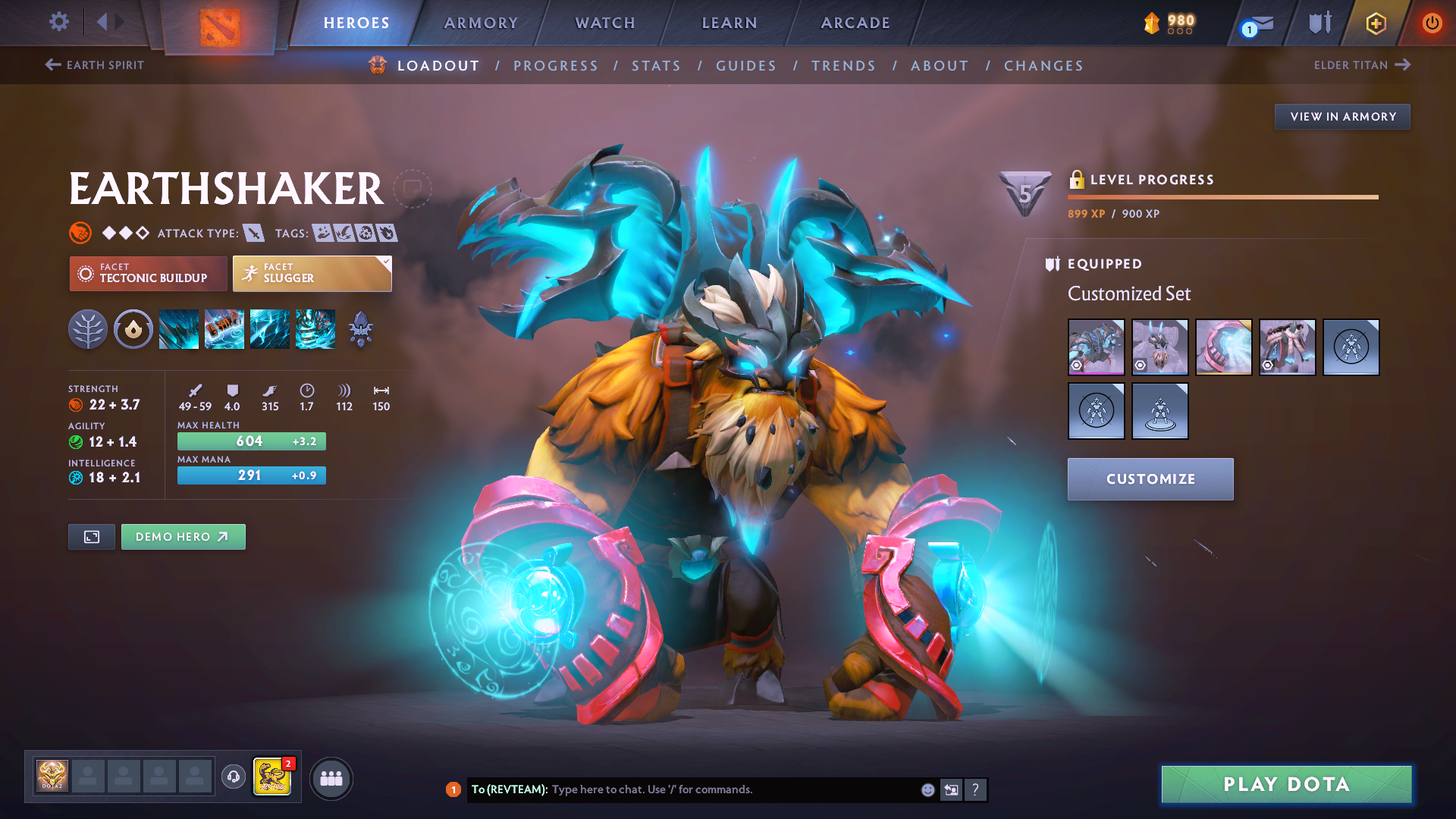Image resolution: width=1456 pixels, height=819 pixels.
Task: Click the VIEW IN ARMORY button
Action: click(x=1342, y=116)
